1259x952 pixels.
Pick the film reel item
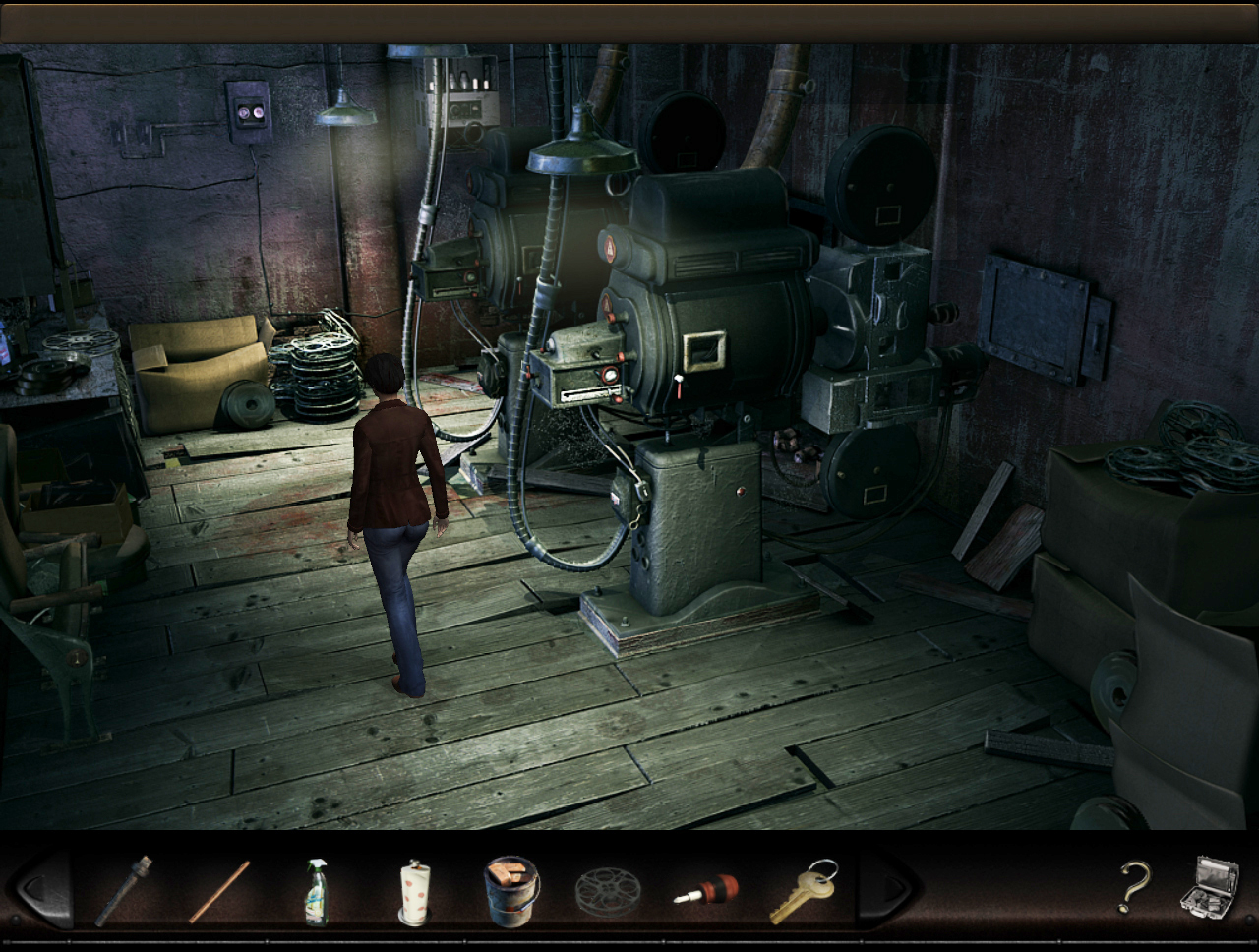tap(607, 892)
